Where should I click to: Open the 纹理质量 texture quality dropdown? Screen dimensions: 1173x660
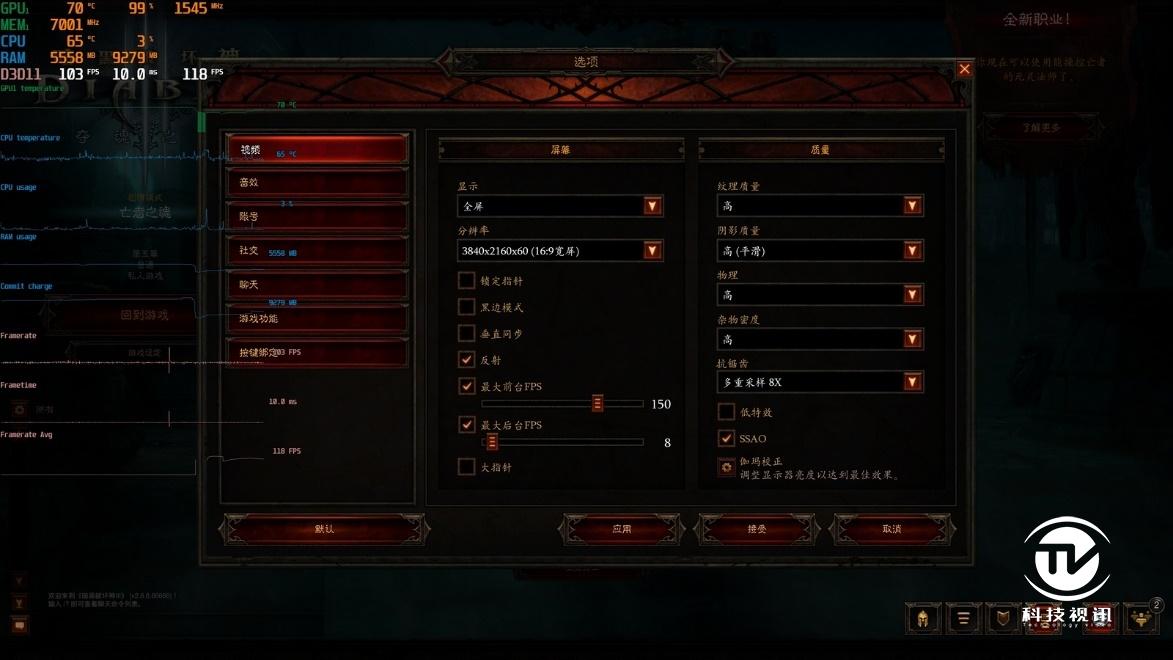click(x=912, y=206)
